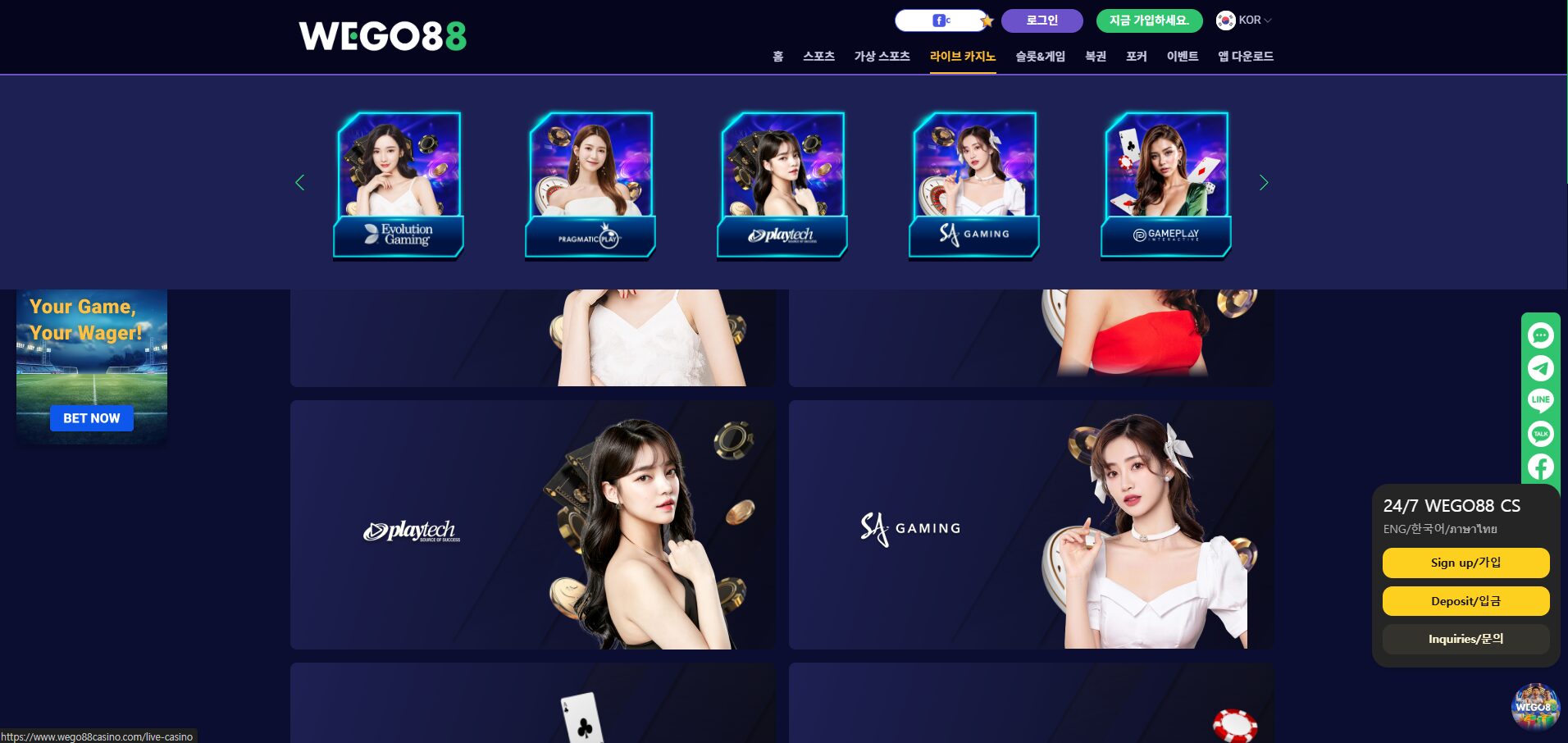Screen dimensions: 1568x743
Task: Choose the Pragmatic Play provider card
Action: [590, 185]
